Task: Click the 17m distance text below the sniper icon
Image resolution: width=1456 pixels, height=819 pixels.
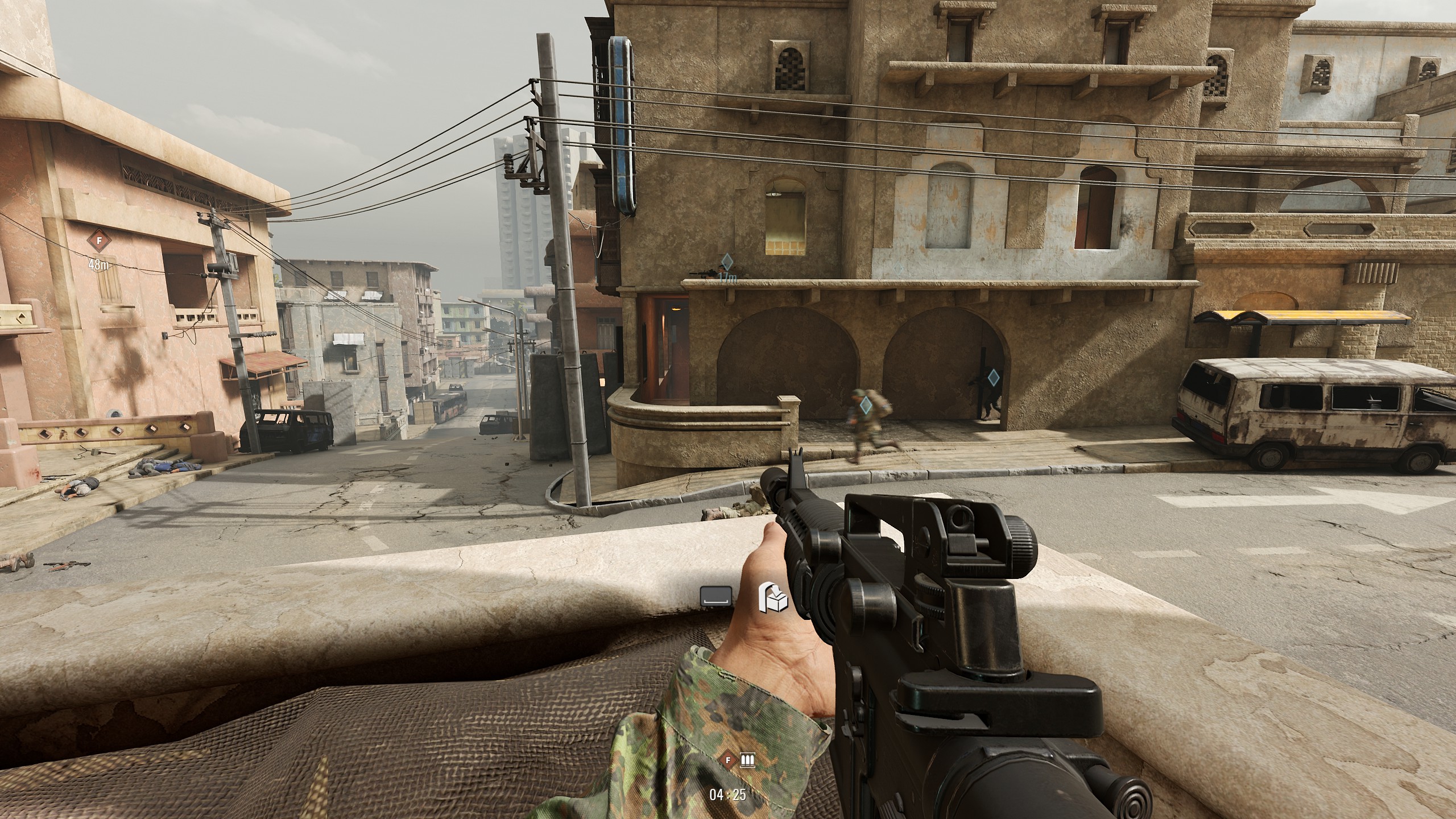Action: point(728,278)
